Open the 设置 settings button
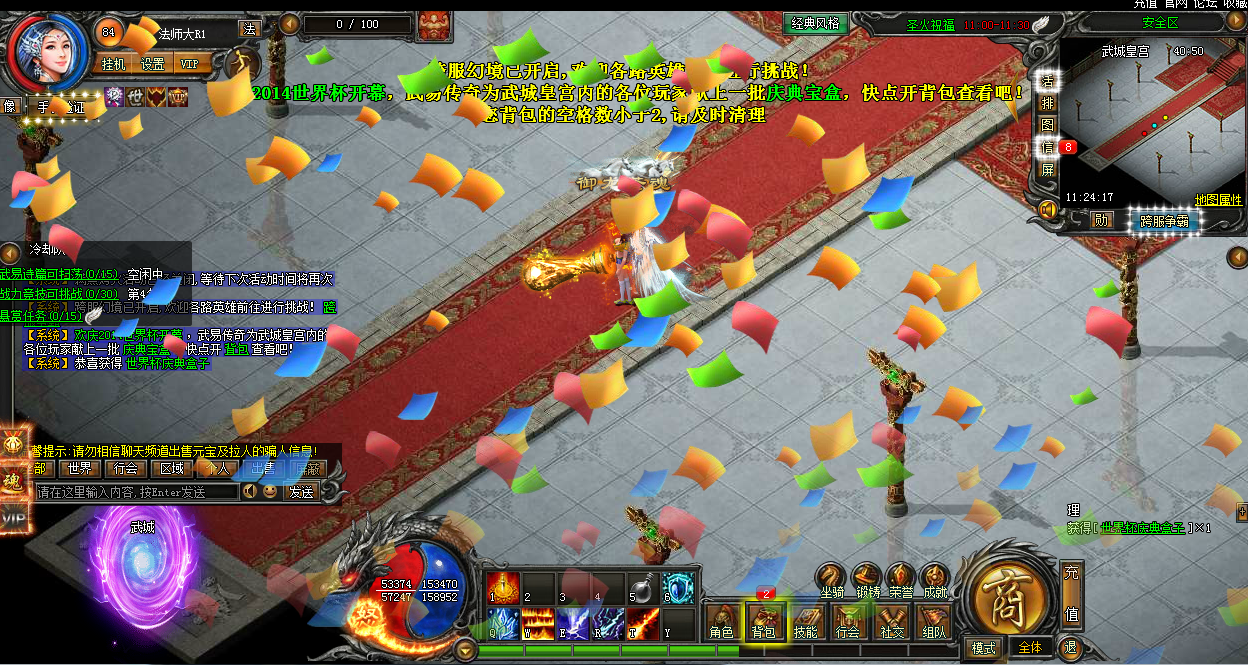This screenshot has height=665, width=1248. point(152,64)
